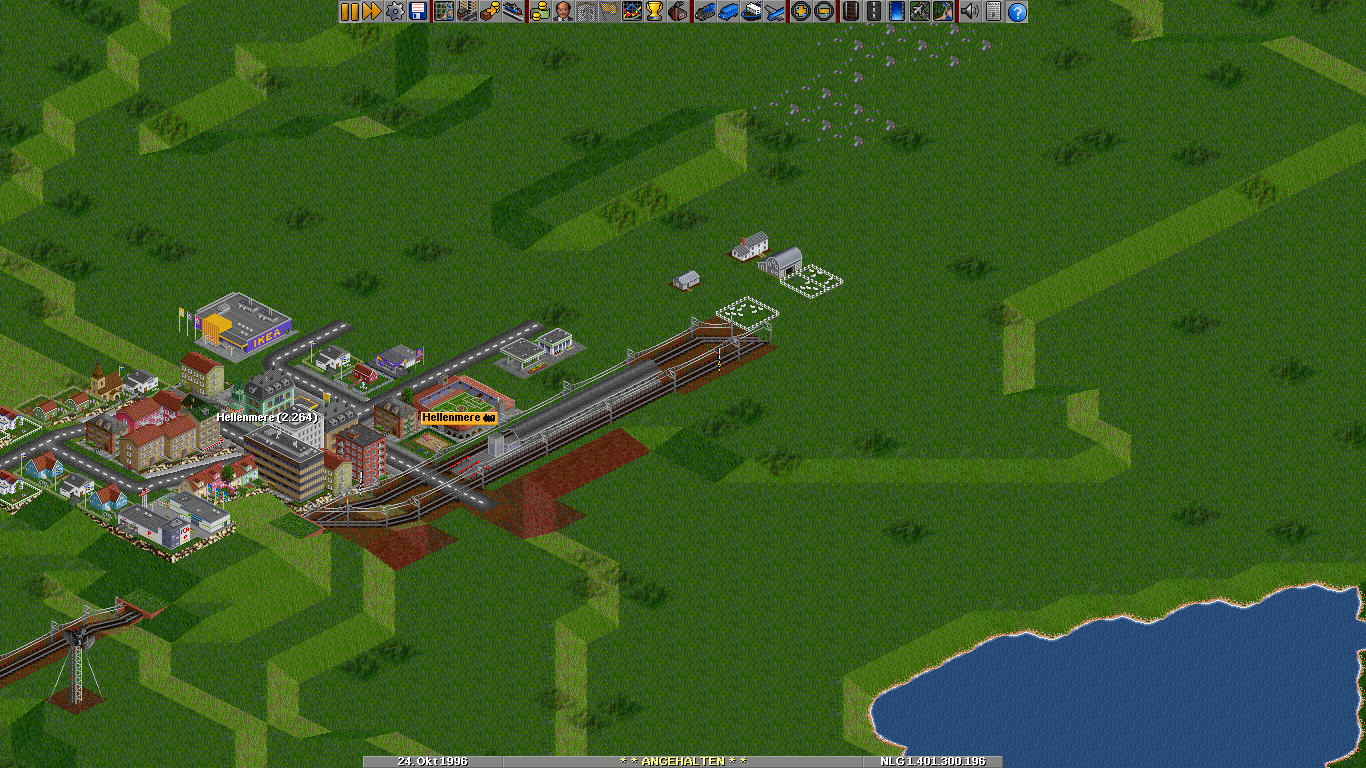Toggle fast forward mode

[x=371, y=12]
